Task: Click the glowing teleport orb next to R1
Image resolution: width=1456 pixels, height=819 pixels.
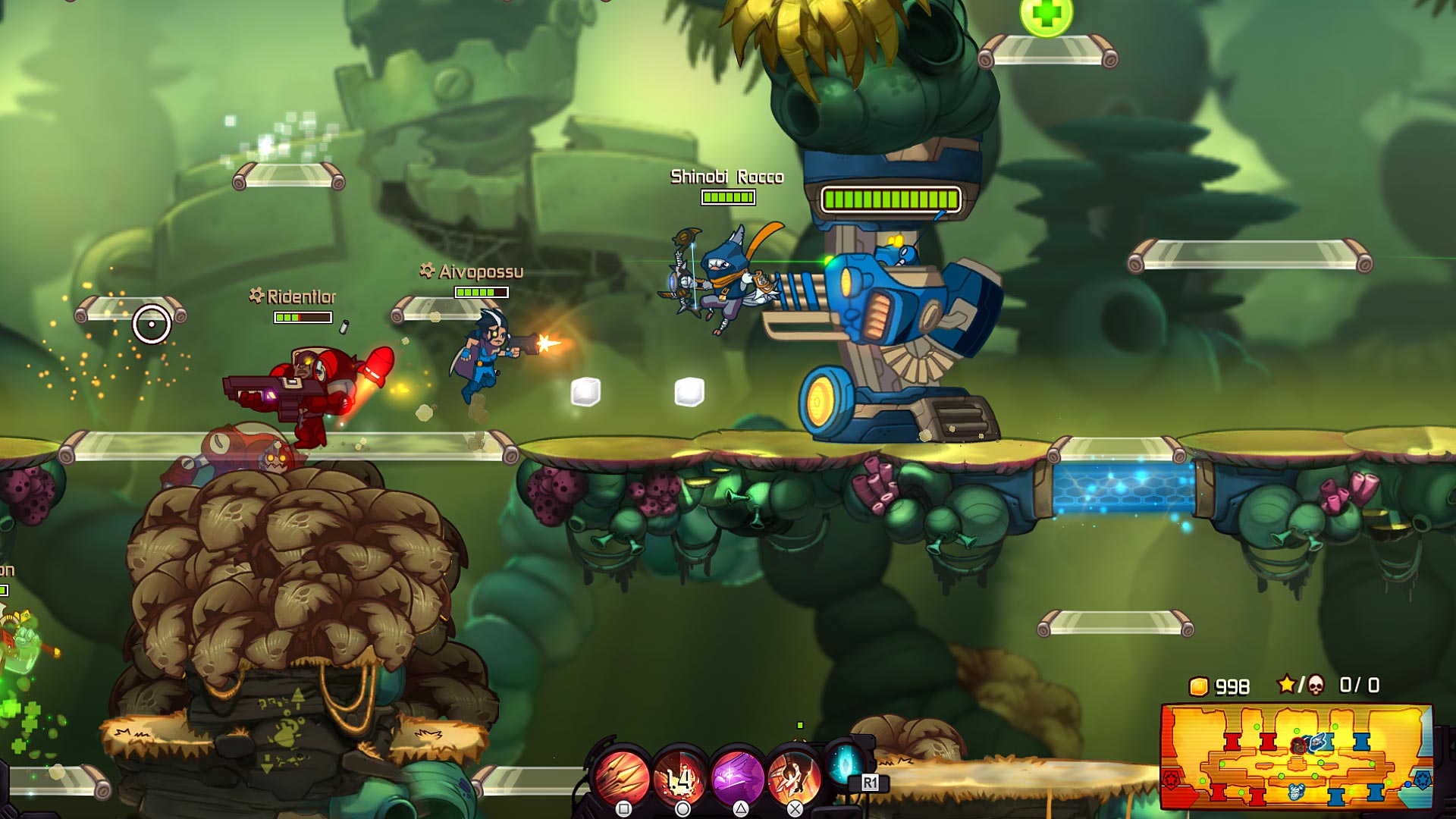Action: coord(845,766)
